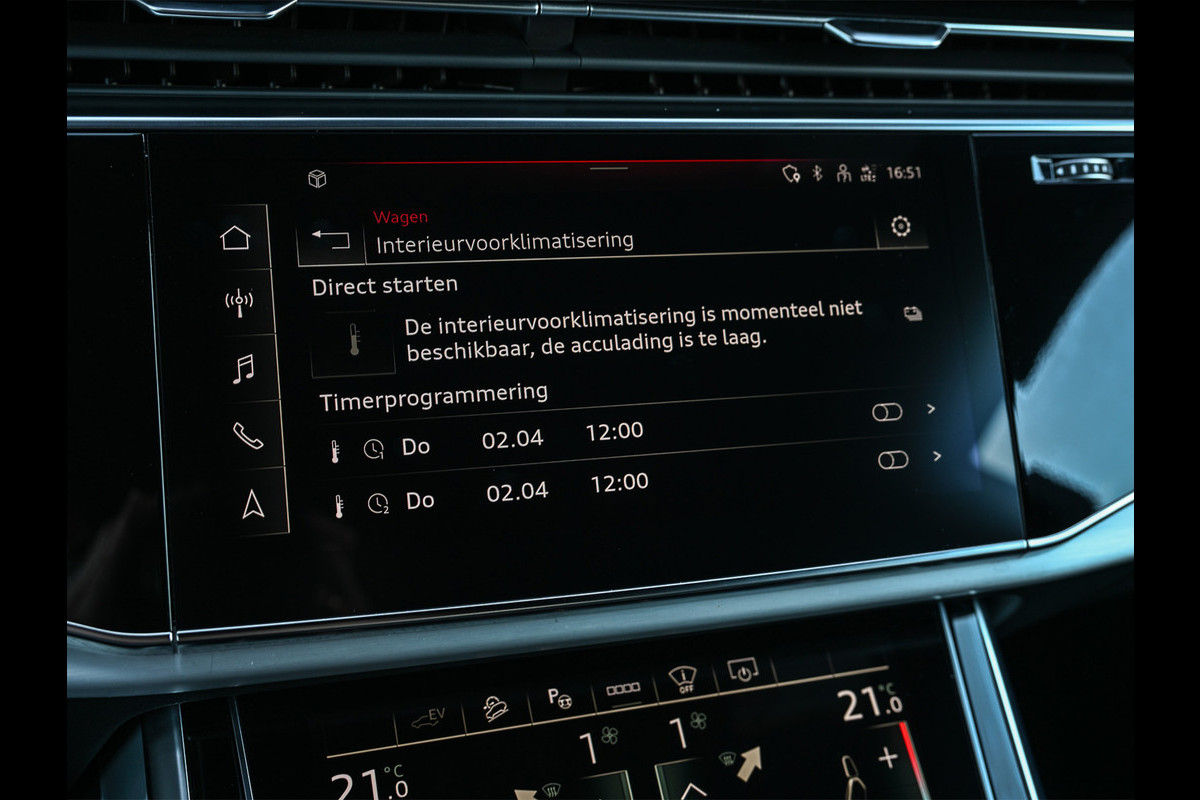This screenshot has height=800, width=1200.
Task: Tap the screen power icon
Action: tap(743, 672)
